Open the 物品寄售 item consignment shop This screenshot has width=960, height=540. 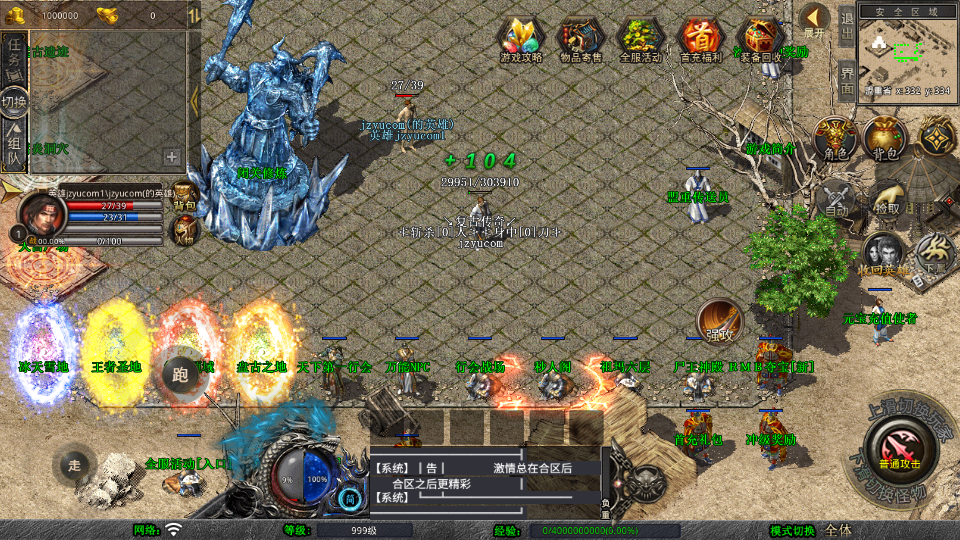[580, 40]
